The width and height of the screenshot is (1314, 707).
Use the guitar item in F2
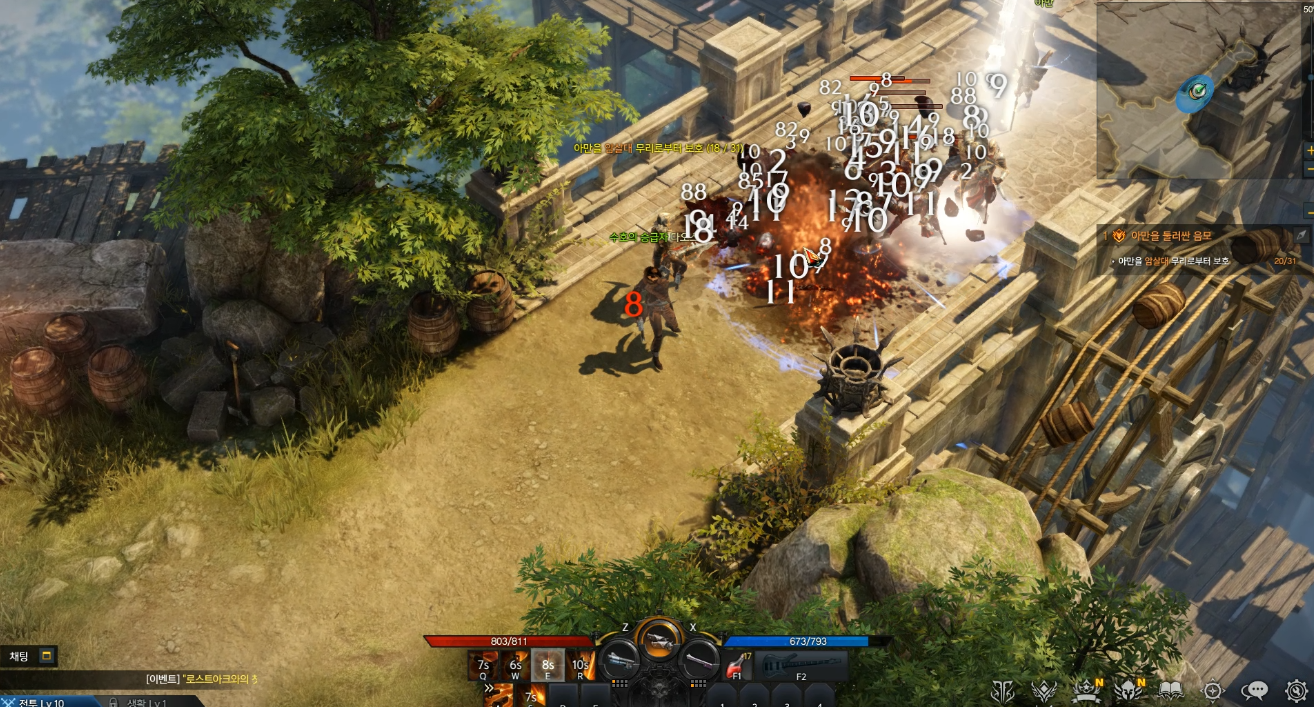pyautogui.click(x=801, y=664)
